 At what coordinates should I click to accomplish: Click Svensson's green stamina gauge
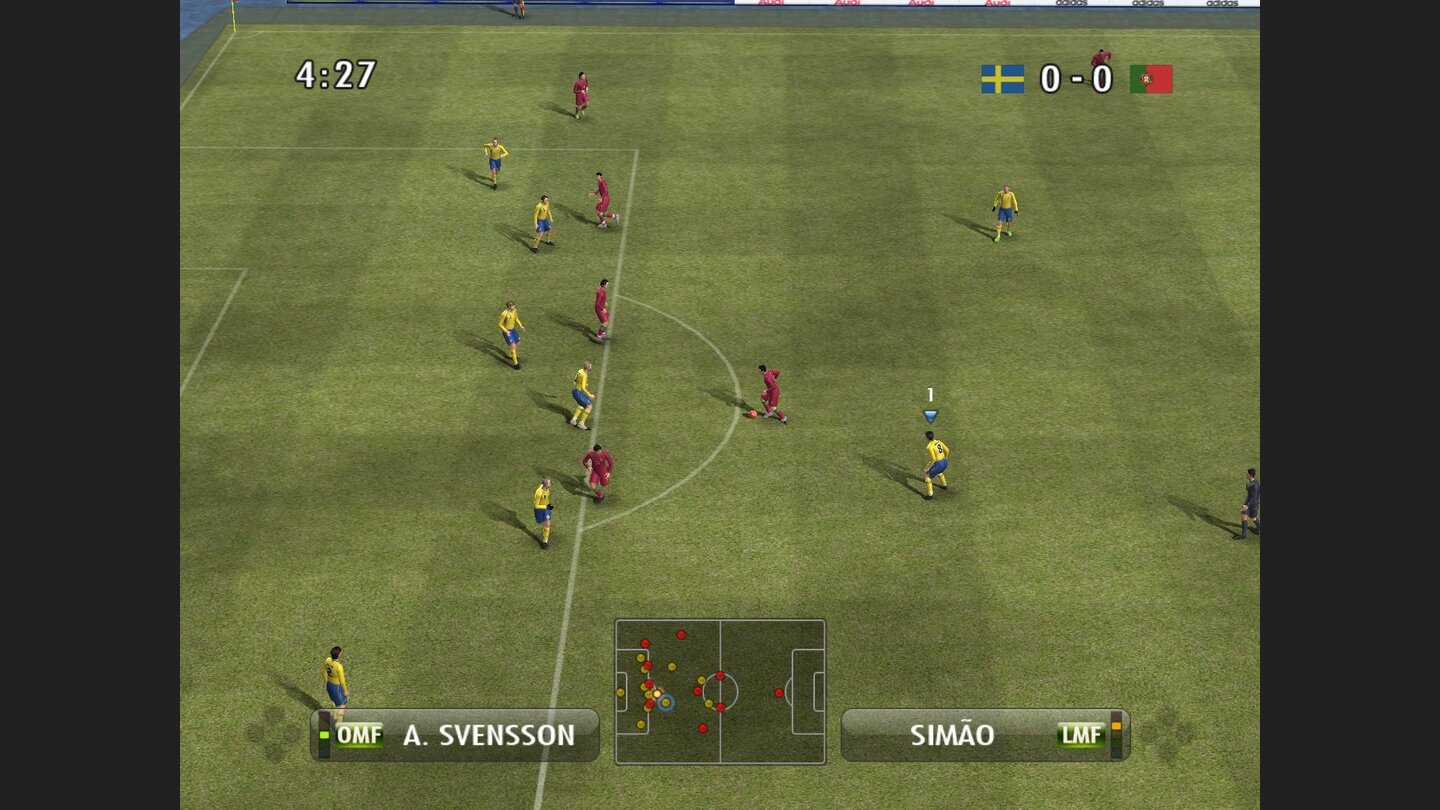[325, 733]
